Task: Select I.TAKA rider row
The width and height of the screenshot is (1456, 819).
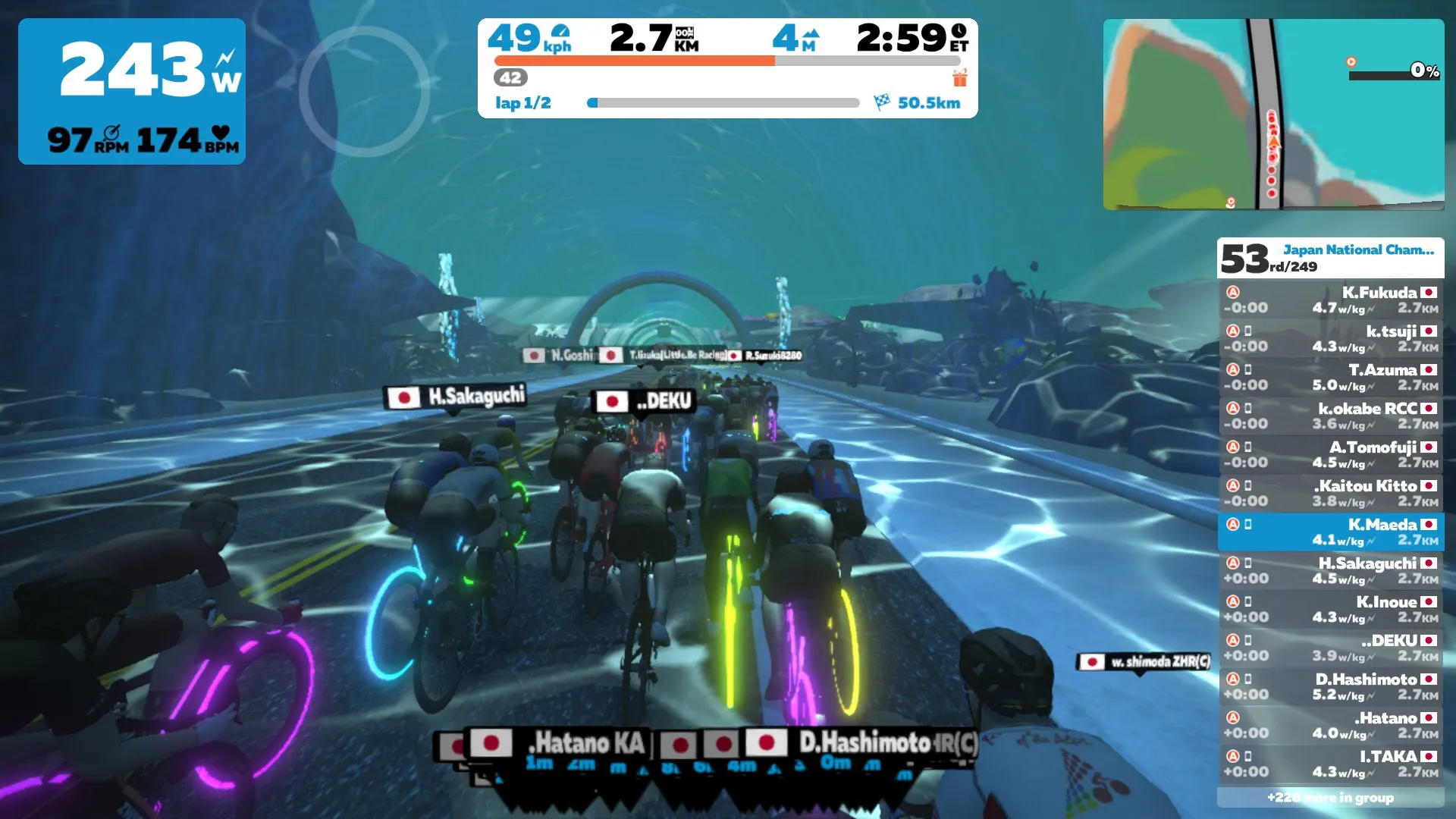Action: tap(1330, 764)
